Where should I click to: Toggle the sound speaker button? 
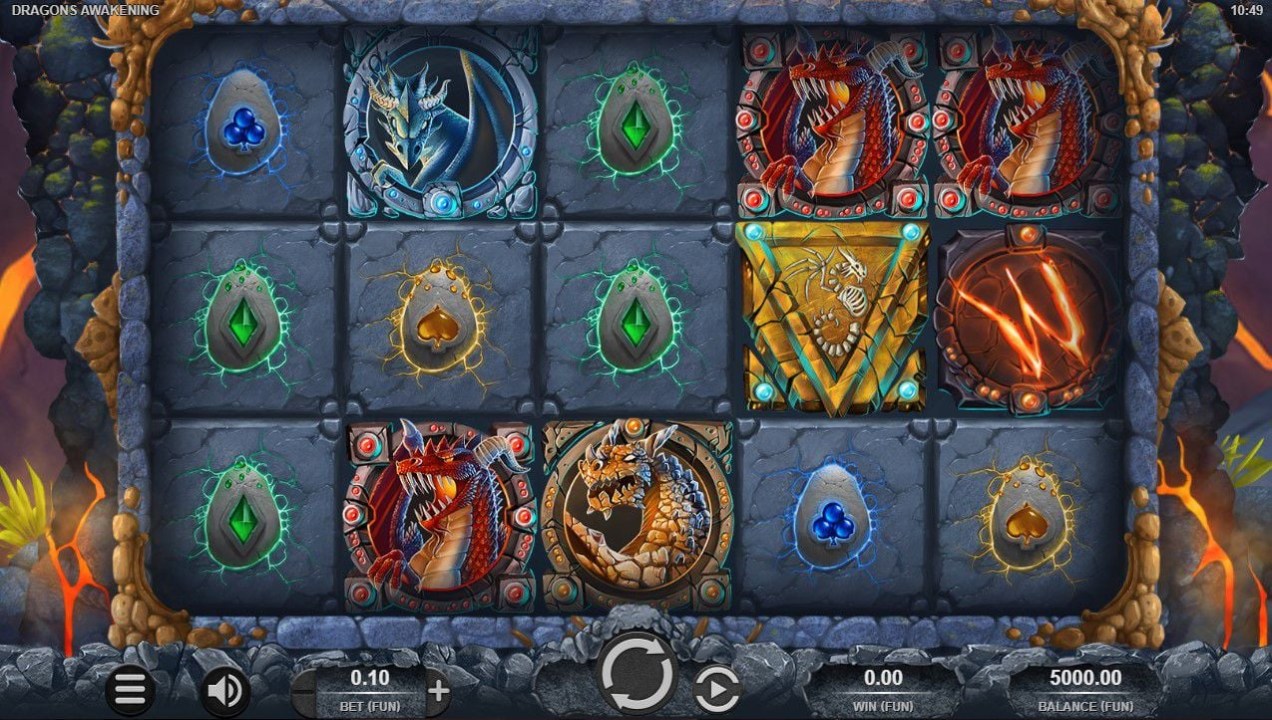(225, 689)
